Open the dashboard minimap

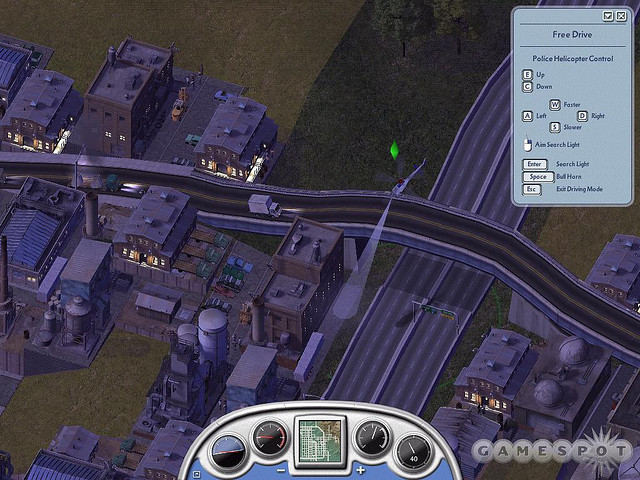click(x=321, y=439)
